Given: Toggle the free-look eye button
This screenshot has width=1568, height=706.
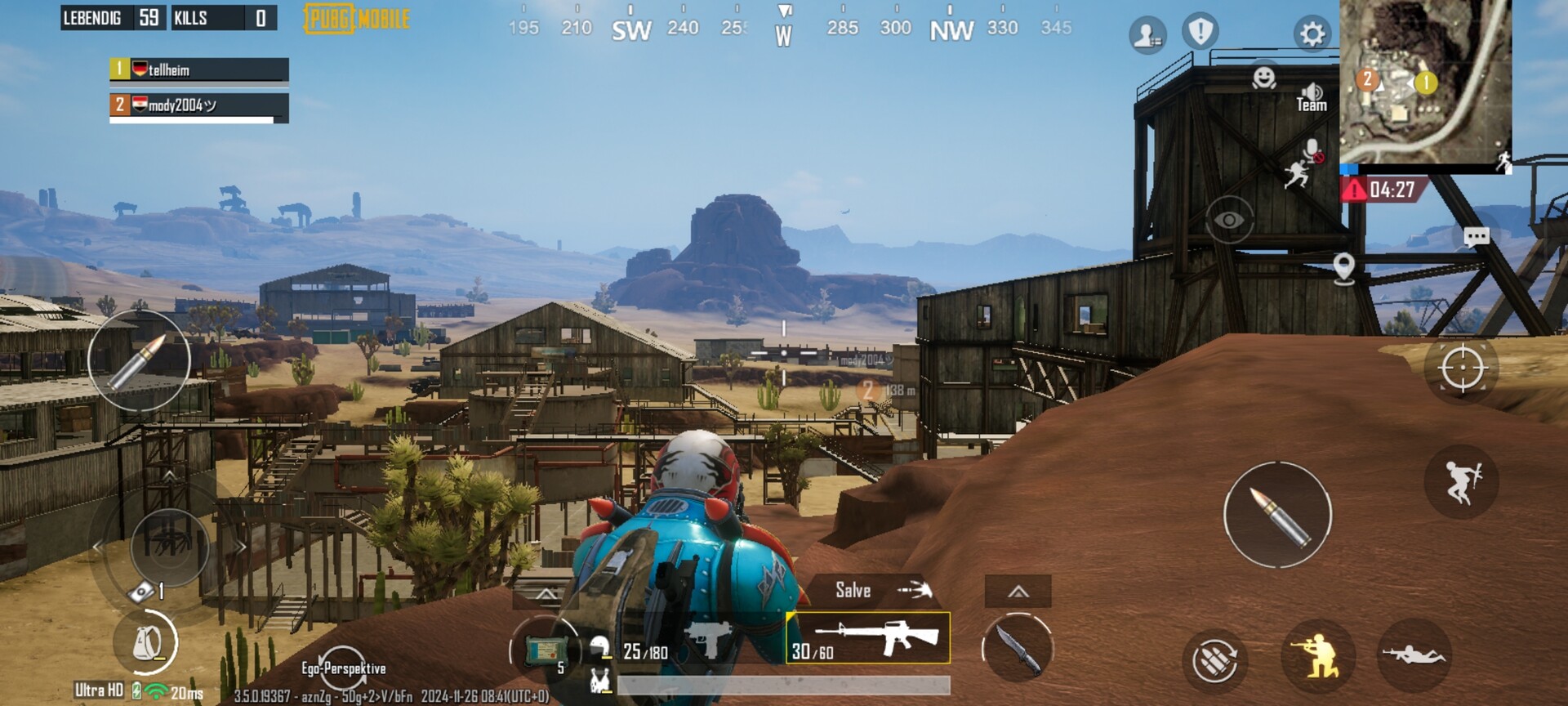Looking at the screenshot, I should click(1229, 220).
